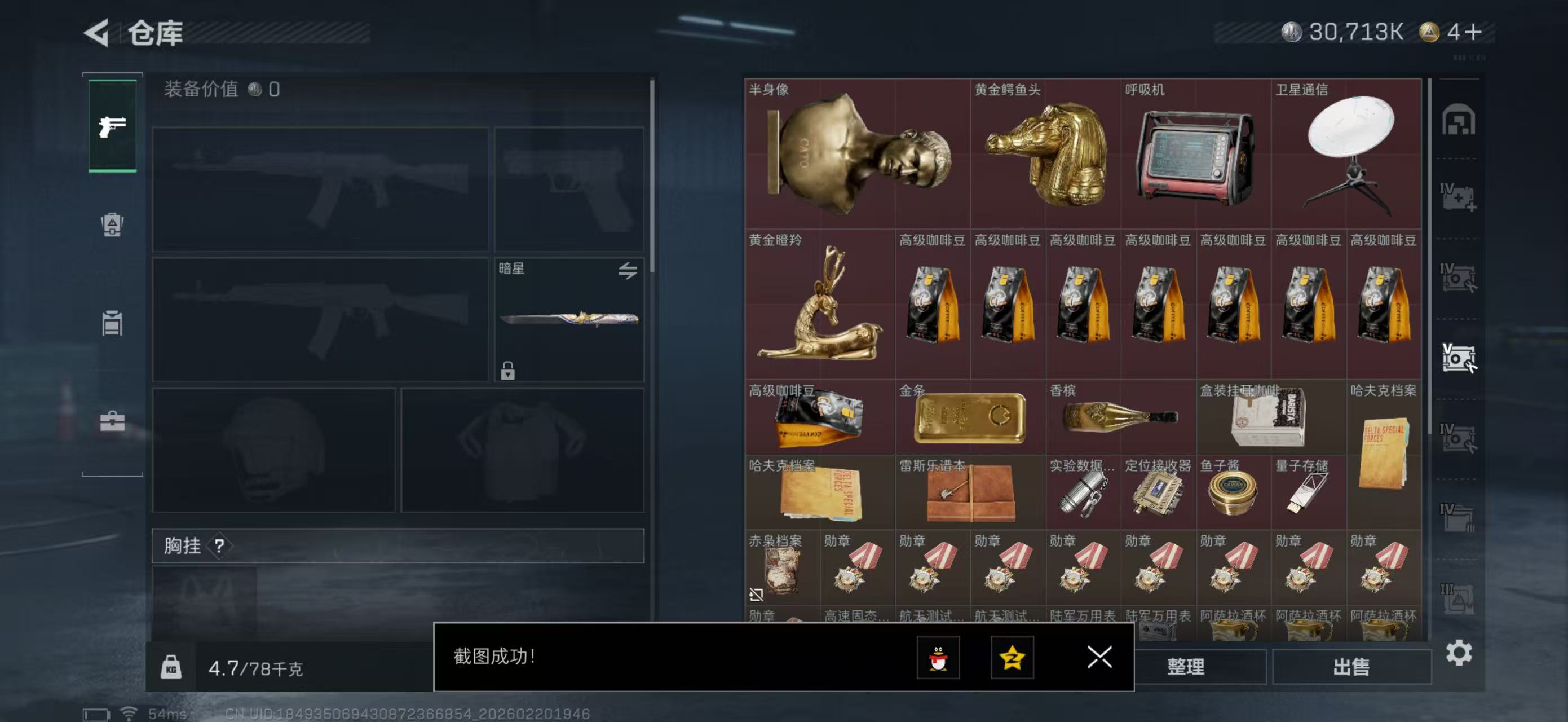The height and width of the screenshot is (722, 1568).
Task: Dismiss the 截图成功 toast with the X
Action: (1099, 658)
